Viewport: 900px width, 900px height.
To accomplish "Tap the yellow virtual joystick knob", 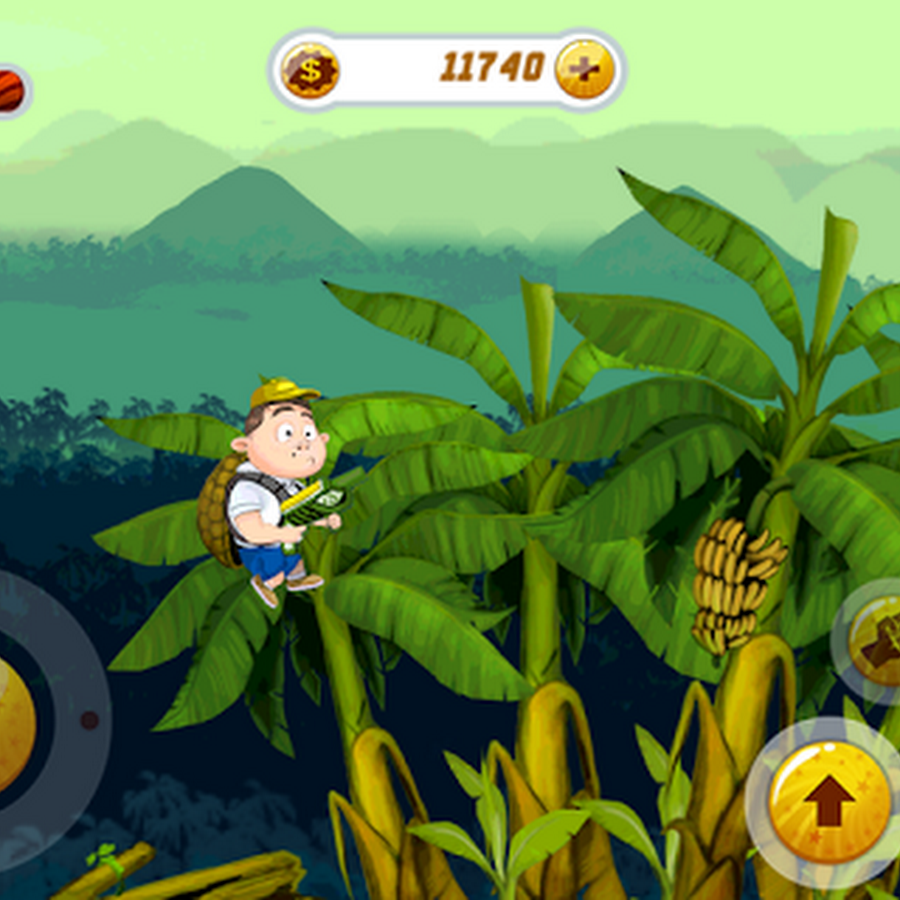I will point(12,723).
